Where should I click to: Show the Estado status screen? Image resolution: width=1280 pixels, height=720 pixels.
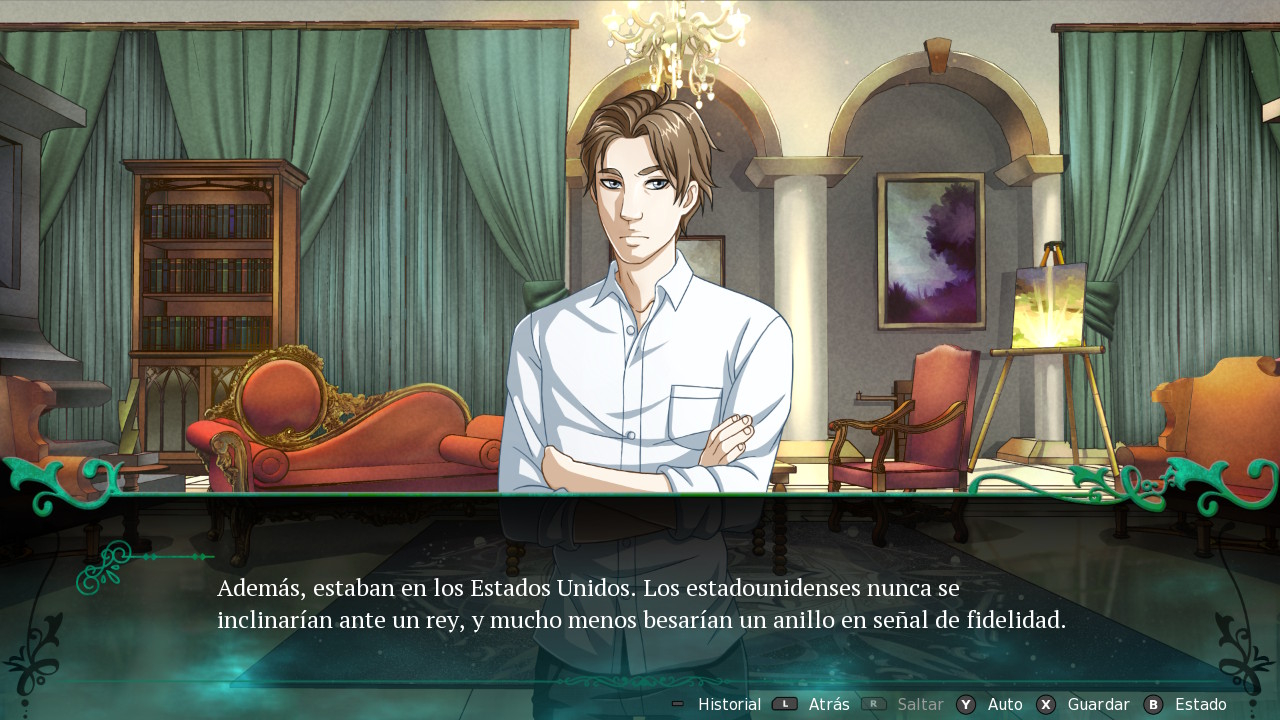click(1199, 704)
